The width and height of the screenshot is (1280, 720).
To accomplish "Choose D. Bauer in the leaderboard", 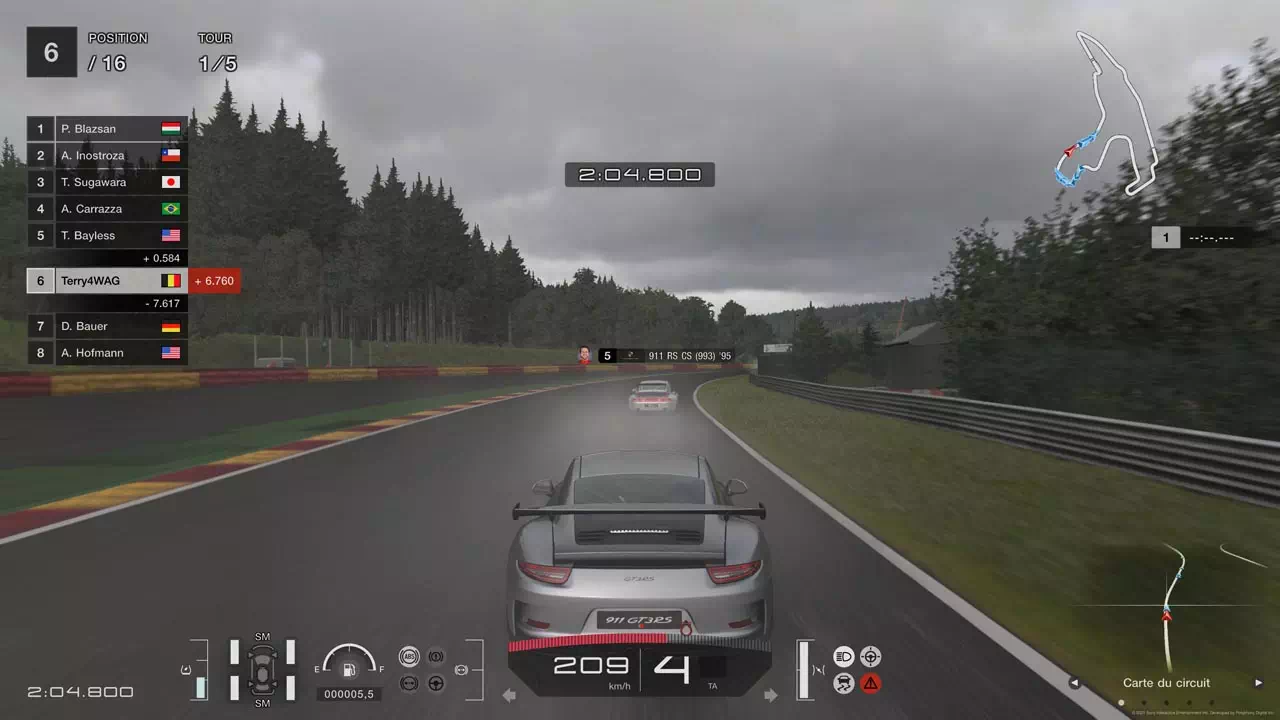I will click(x=107, y=326).
